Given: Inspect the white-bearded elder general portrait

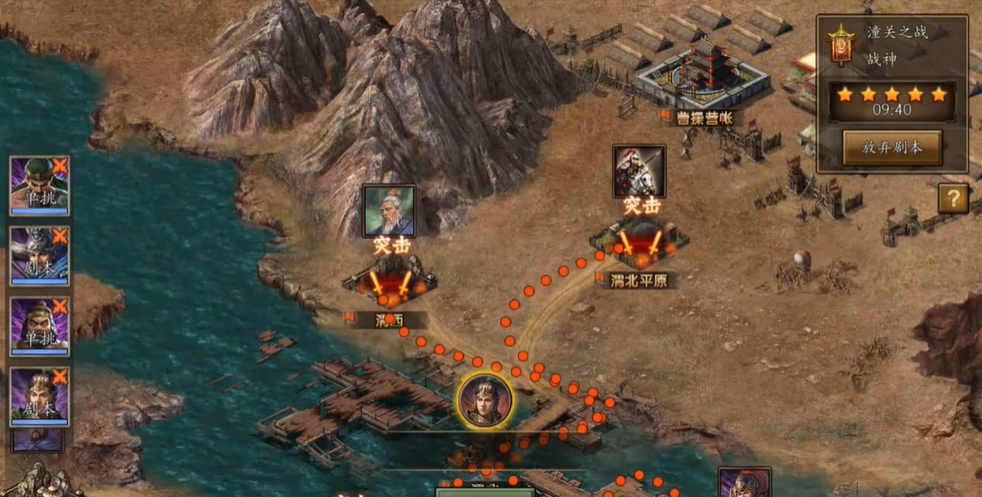Looking at the screenshot, I should (x=389, y=210).
